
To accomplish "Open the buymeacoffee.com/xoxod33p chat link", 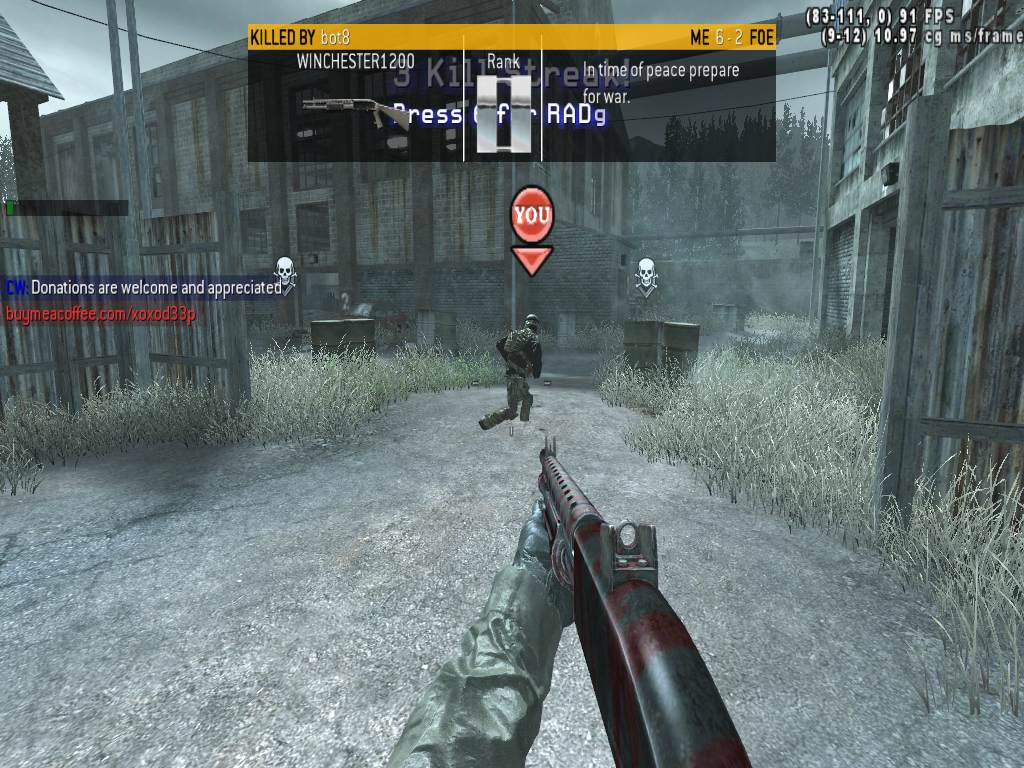I will [100, 314].
